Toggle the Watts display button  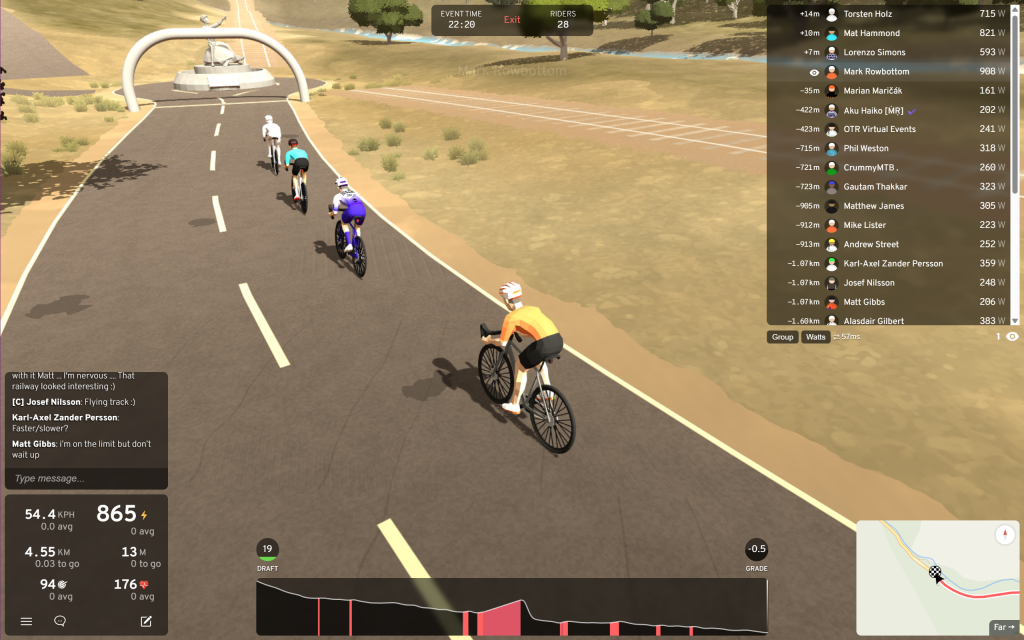[816, 337]
